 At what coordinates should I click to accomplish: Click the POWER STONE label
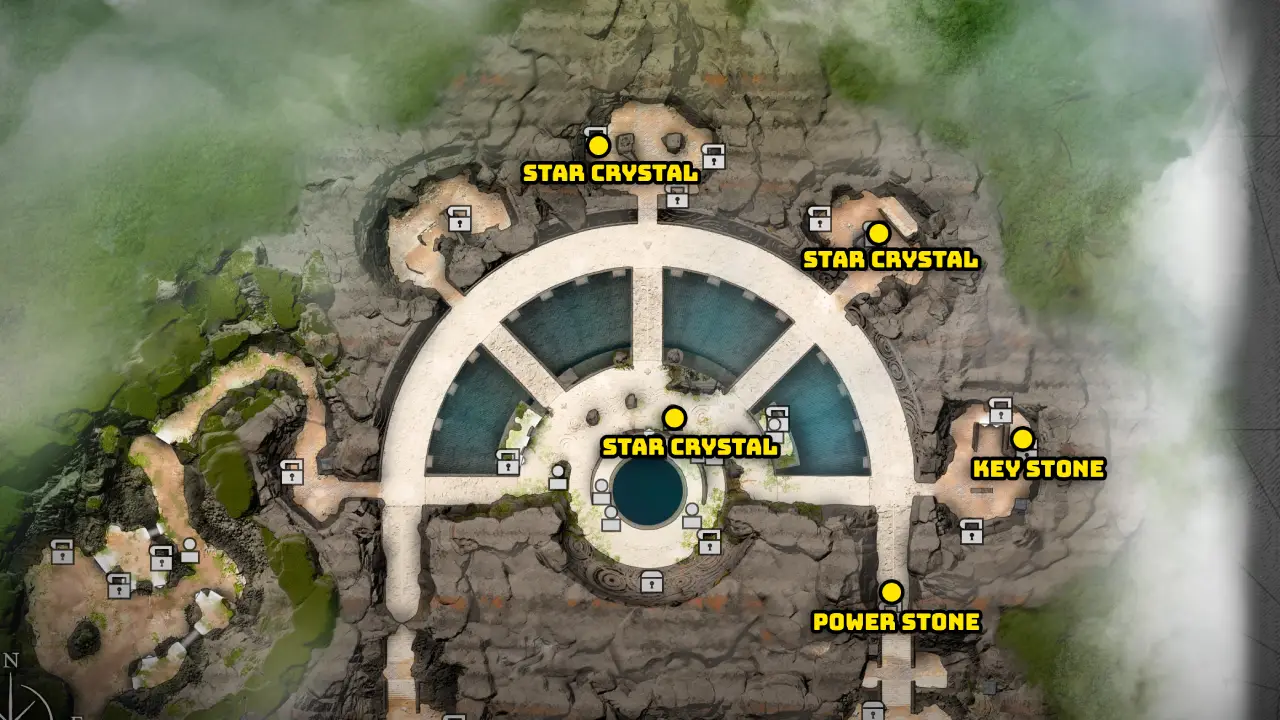pos(897,621)
